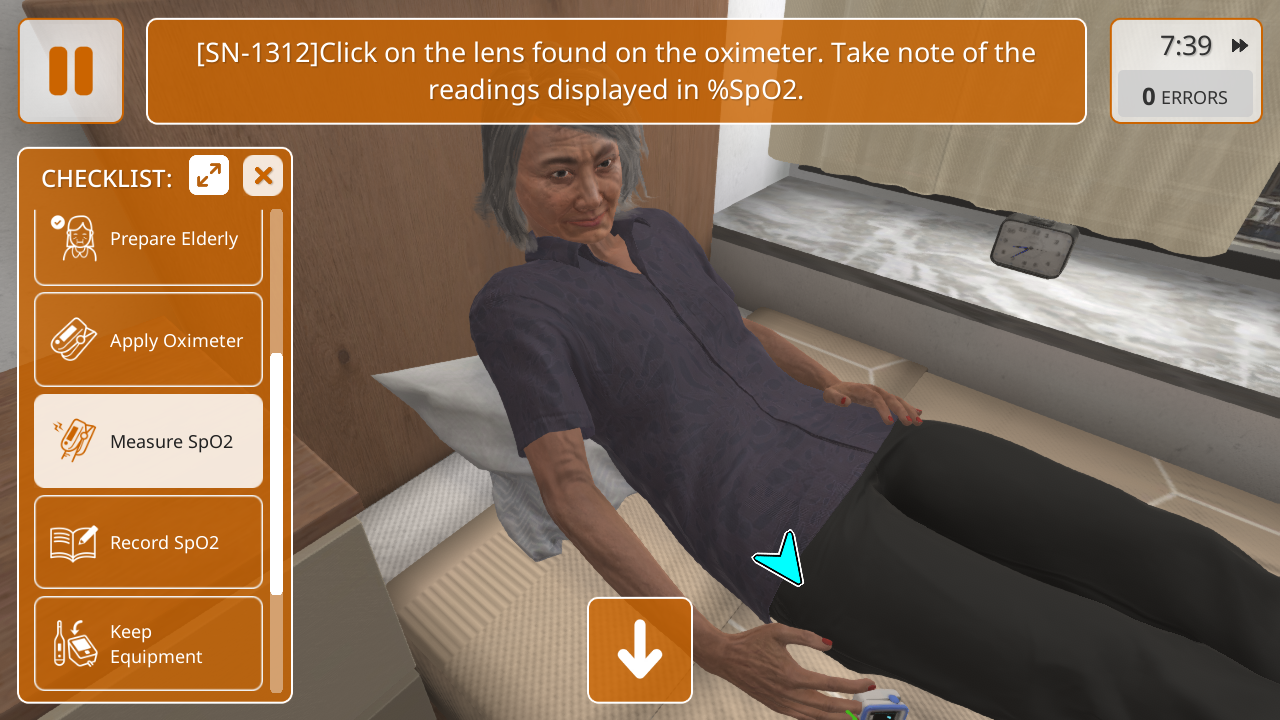Viewport: 1280px width, 720px height.
Task: Choose the Keep Equipment checklist step
Action: (x=148, y=643)
